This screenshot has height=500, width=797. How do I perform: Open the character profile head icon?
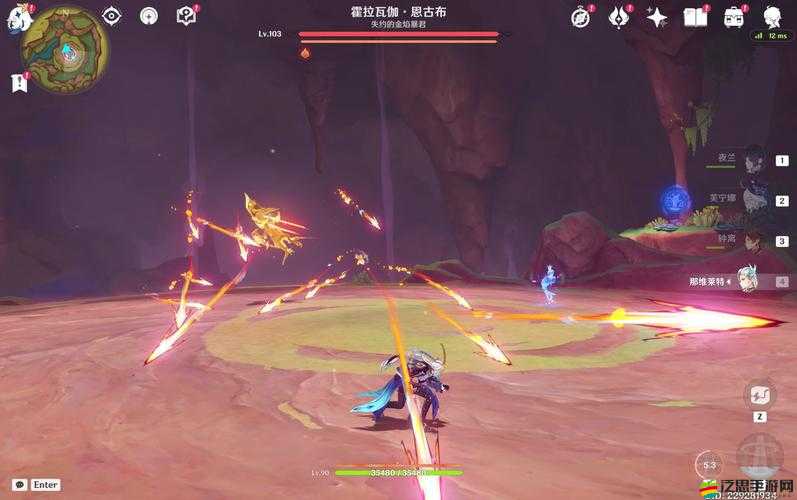coord(772,16)
